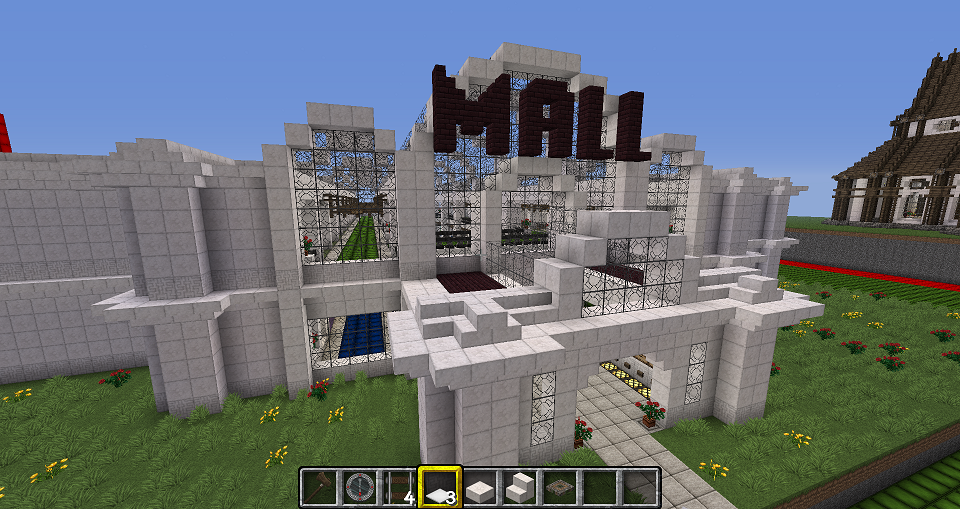Select the wooden axe hotbar slot

pyautogui.click(x=320, y=488)
